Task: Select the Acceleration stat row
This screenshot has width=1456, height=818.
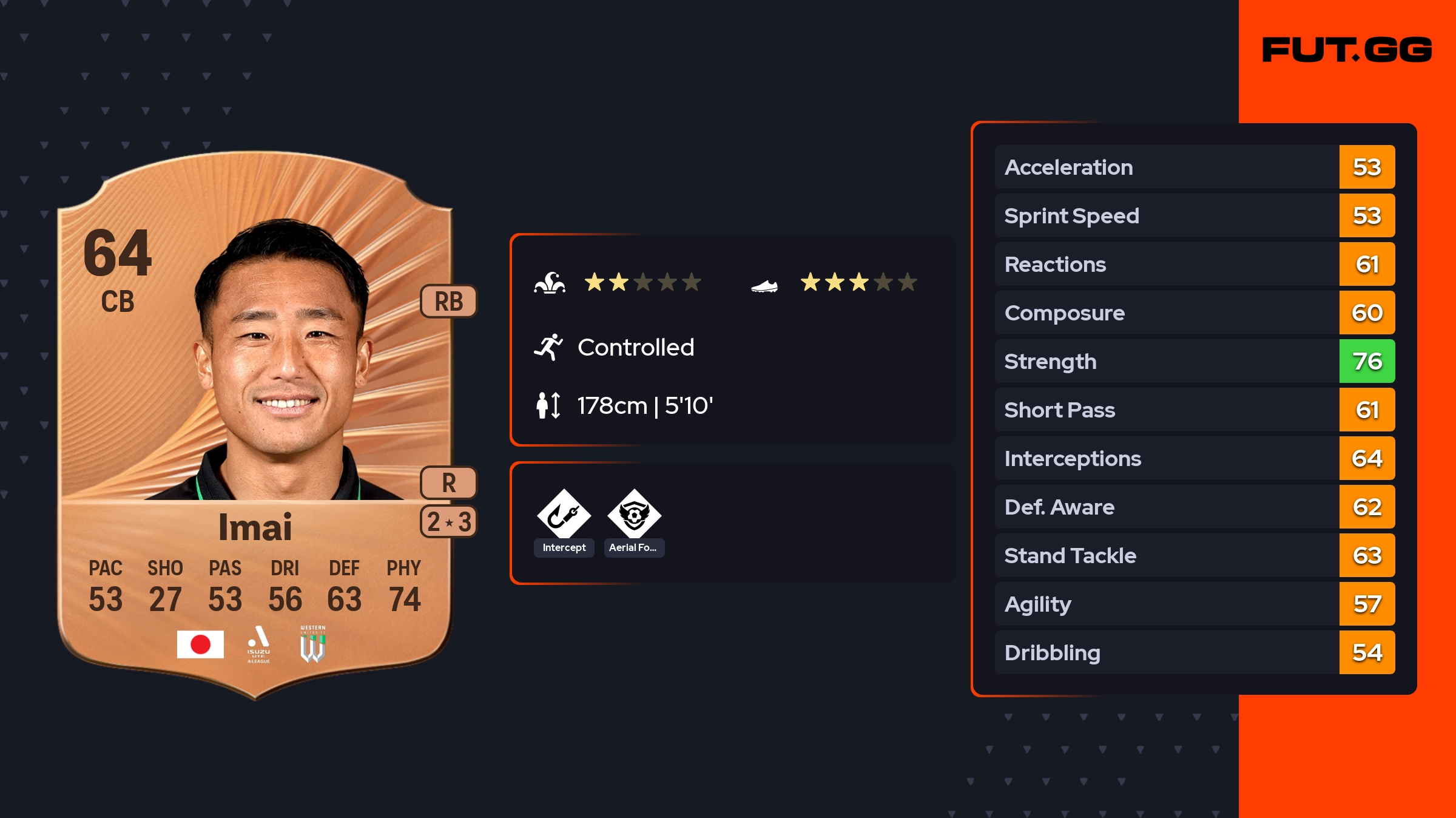Action: pyautogui.click(x=1194, y=167)
